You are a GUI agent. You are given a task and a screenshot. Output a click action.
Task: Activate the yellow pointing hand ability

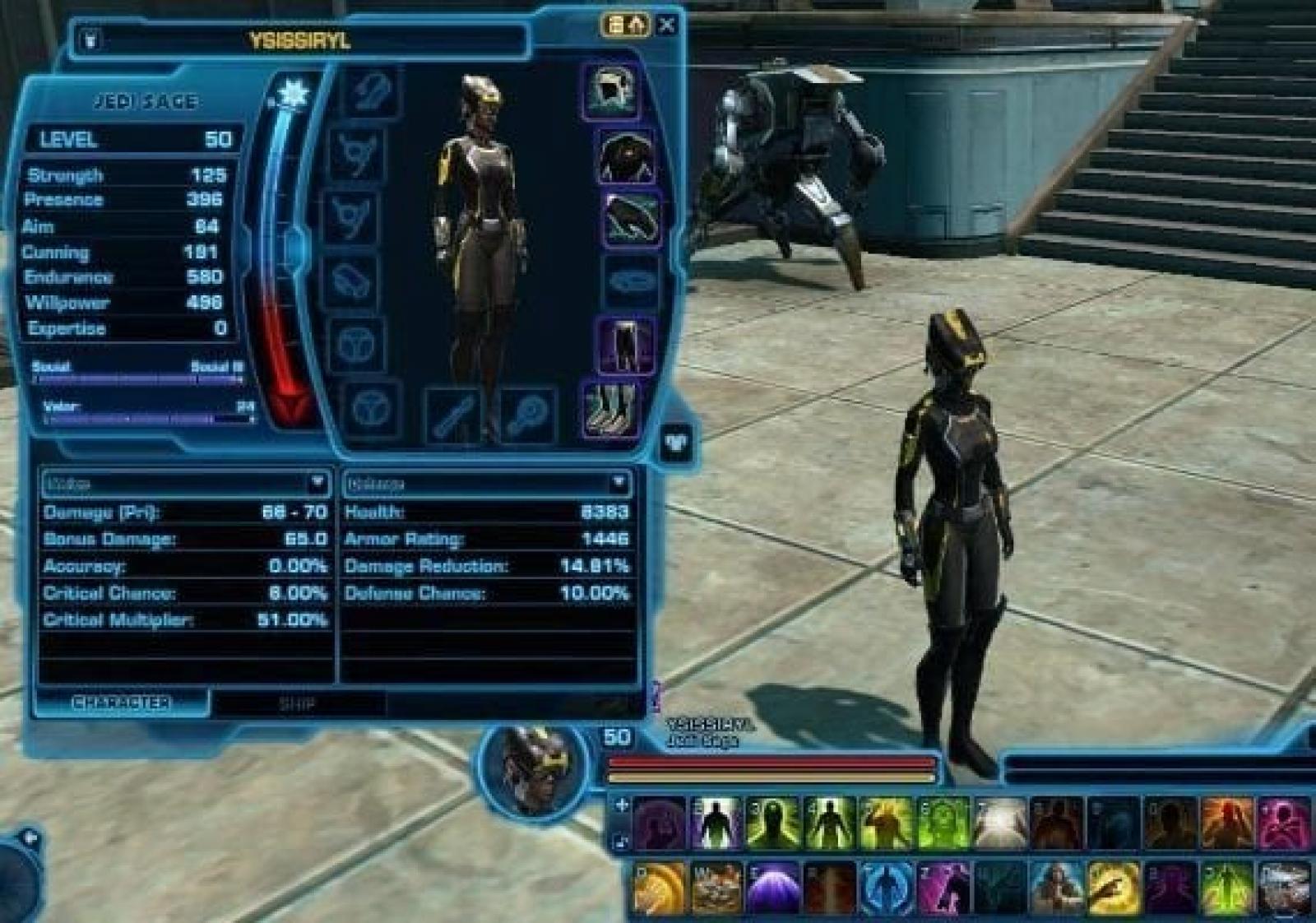(1114, 889)
